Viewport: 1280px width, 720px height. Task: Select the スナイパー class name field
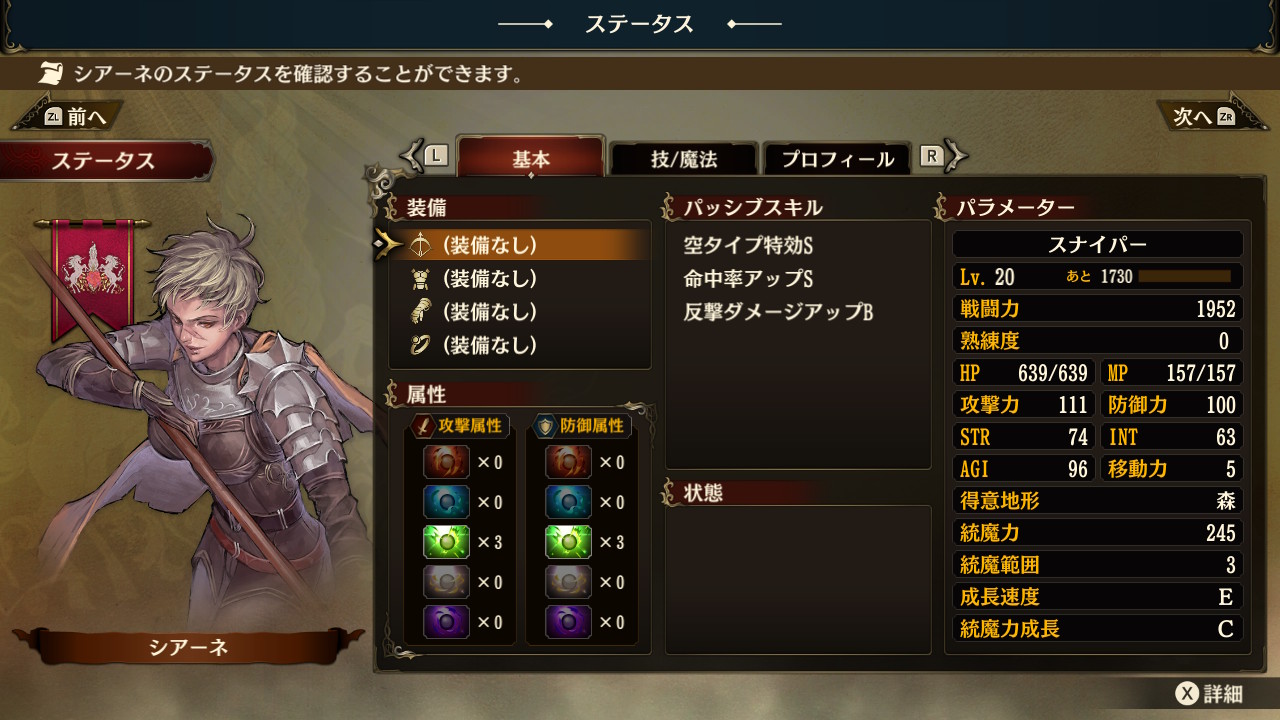point(1097,245)
